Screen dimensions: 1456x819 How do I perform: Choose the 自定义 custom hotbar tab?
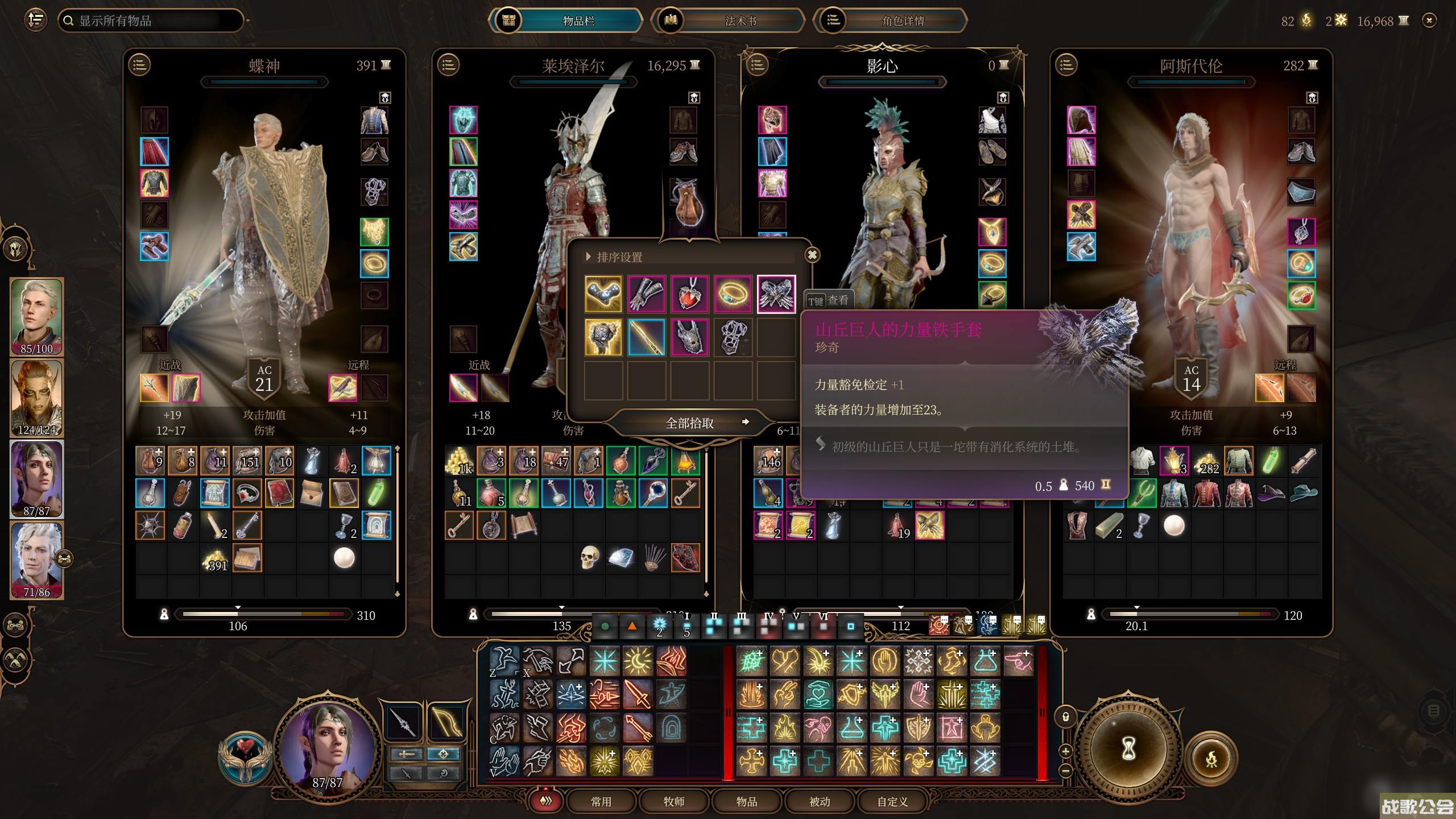coord(892,801)
